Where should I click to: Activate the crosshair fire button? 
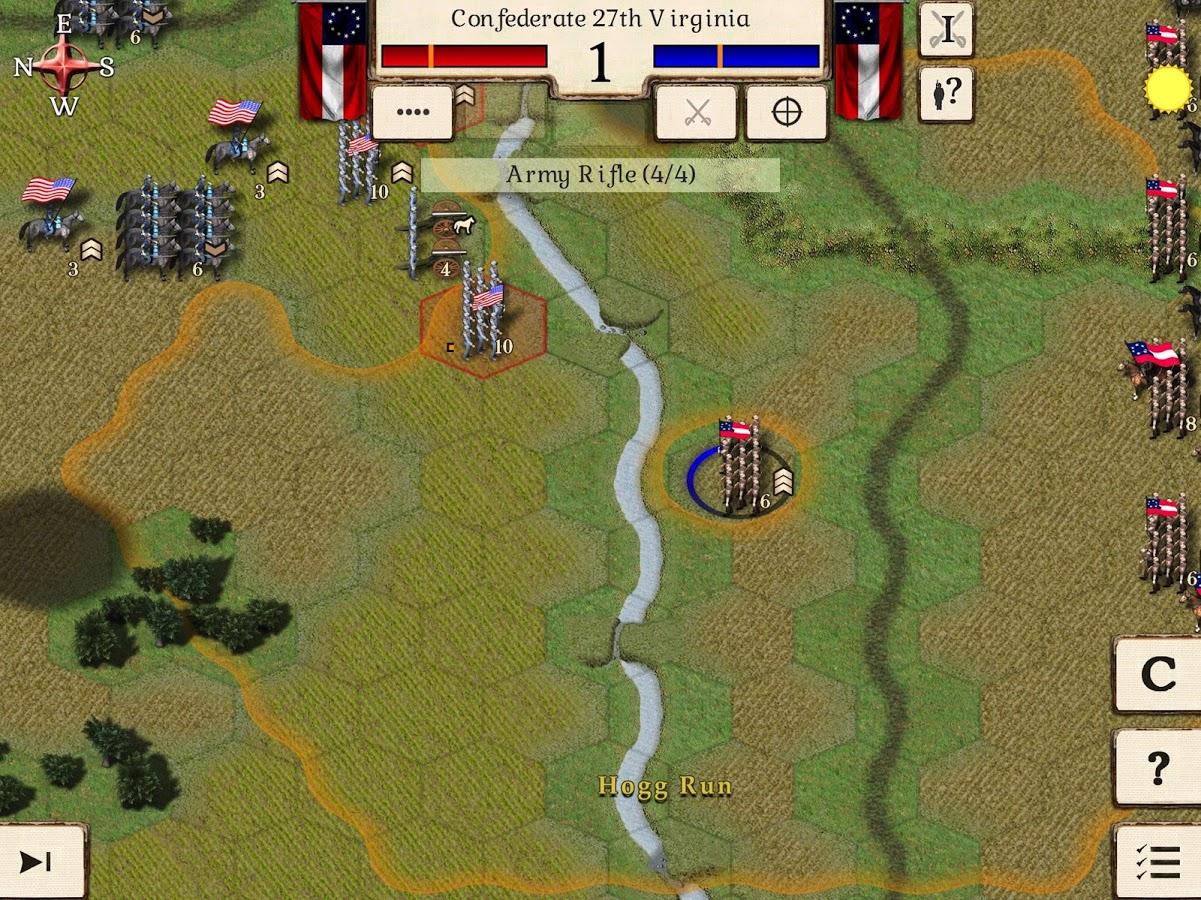point(787,112)
